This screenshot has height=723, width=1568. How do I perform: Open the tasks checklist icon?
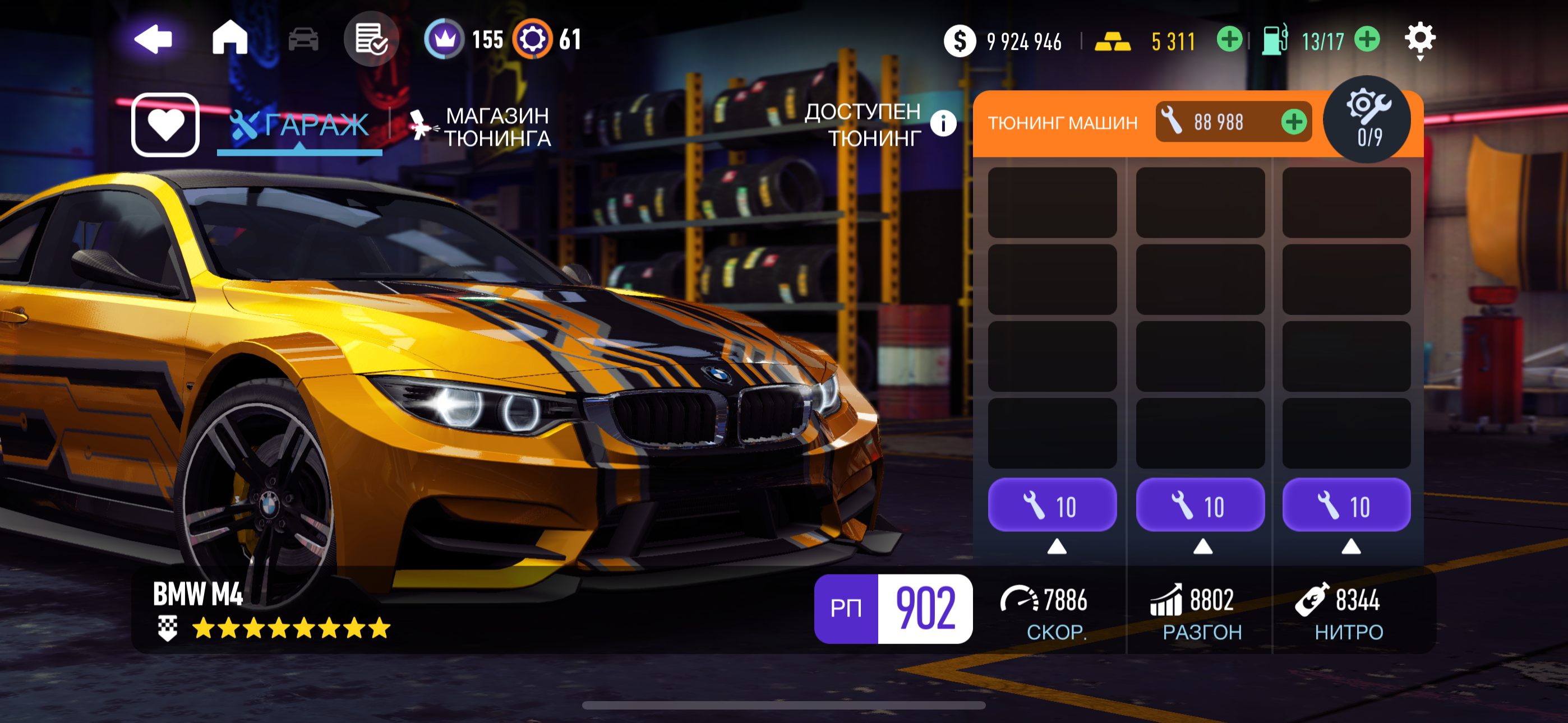click(x=371, y=40)
